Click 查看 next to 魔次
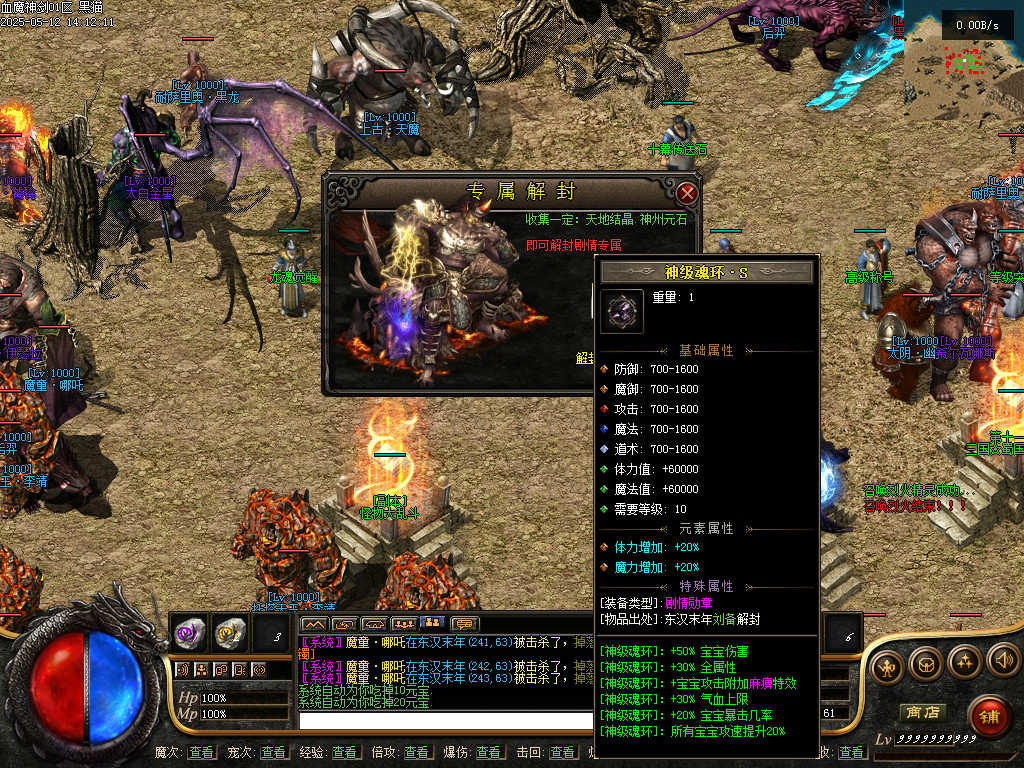 point(201,752)
